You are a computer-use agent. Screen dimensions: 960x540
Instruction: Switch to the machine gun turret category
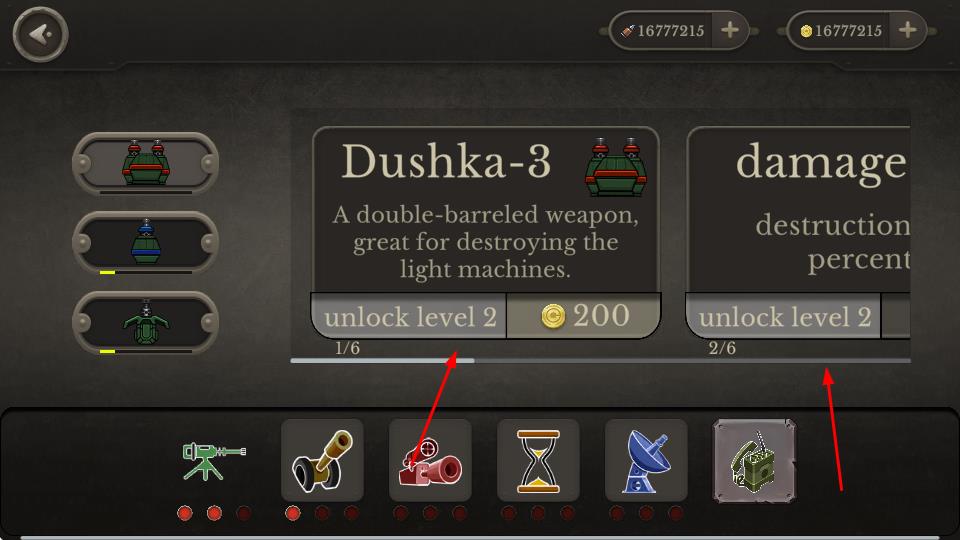[213, 461]
